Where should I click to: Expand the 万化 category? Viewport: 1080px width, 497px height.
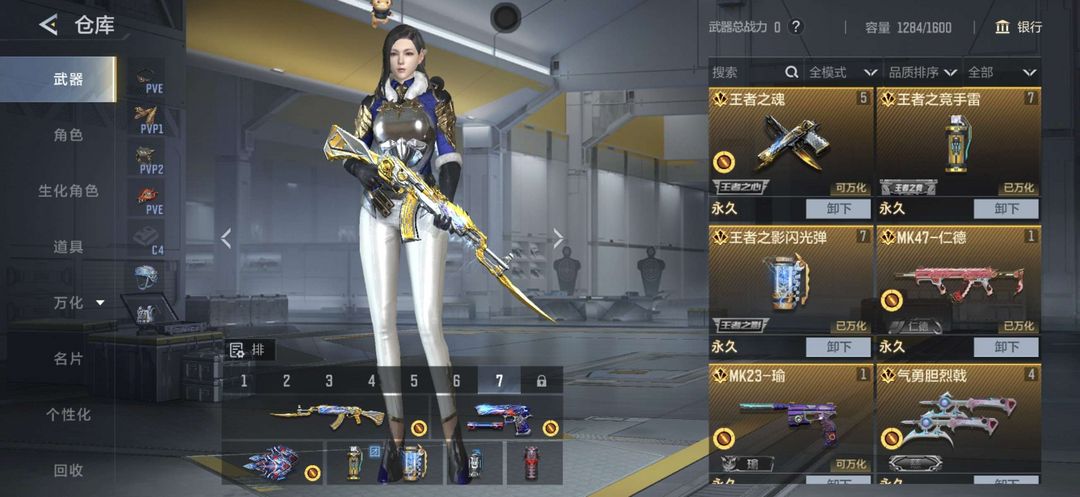pyautogui.click(x=78, y=302)
